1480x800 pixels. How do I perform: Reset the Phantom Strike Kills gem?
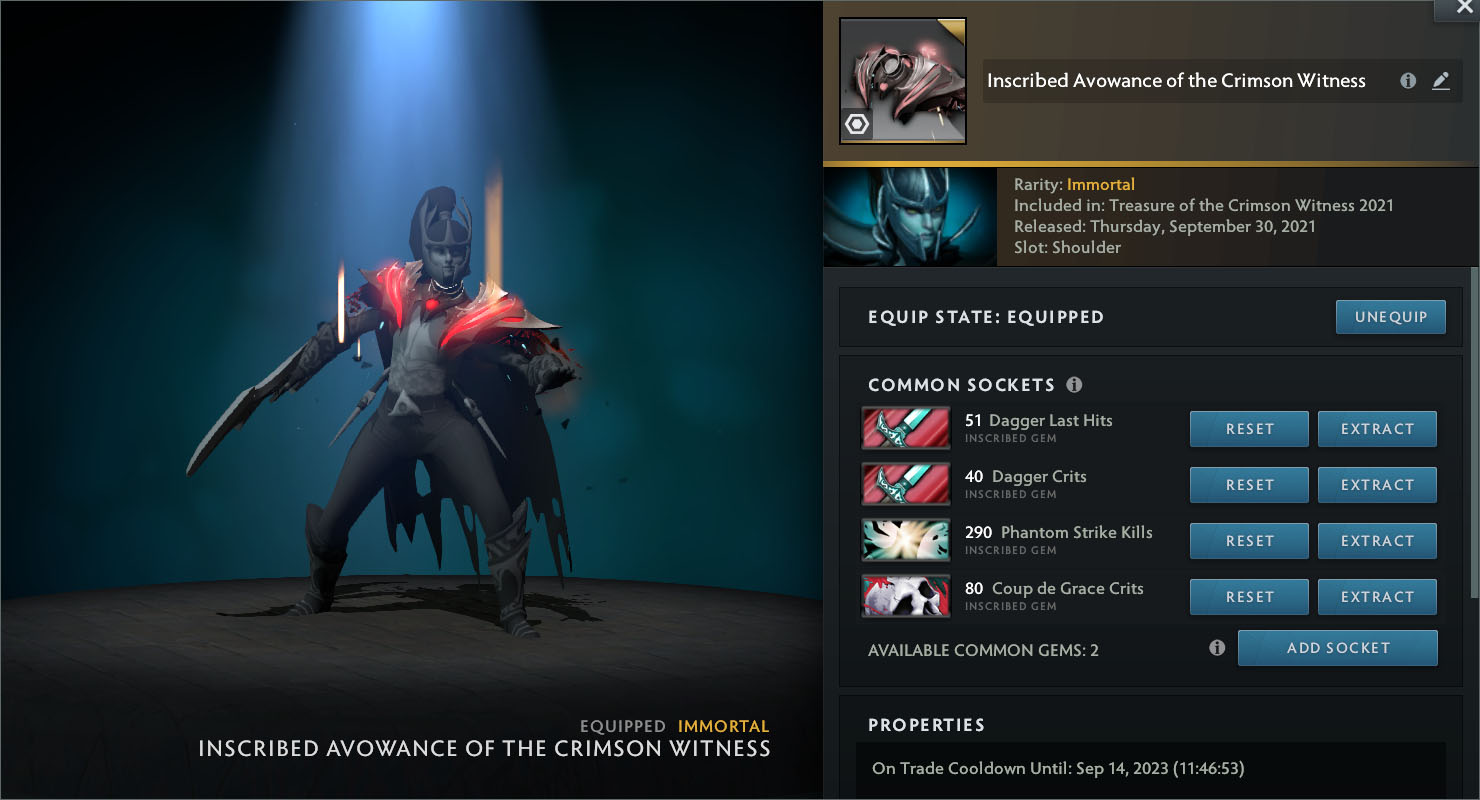point(1249,541)
